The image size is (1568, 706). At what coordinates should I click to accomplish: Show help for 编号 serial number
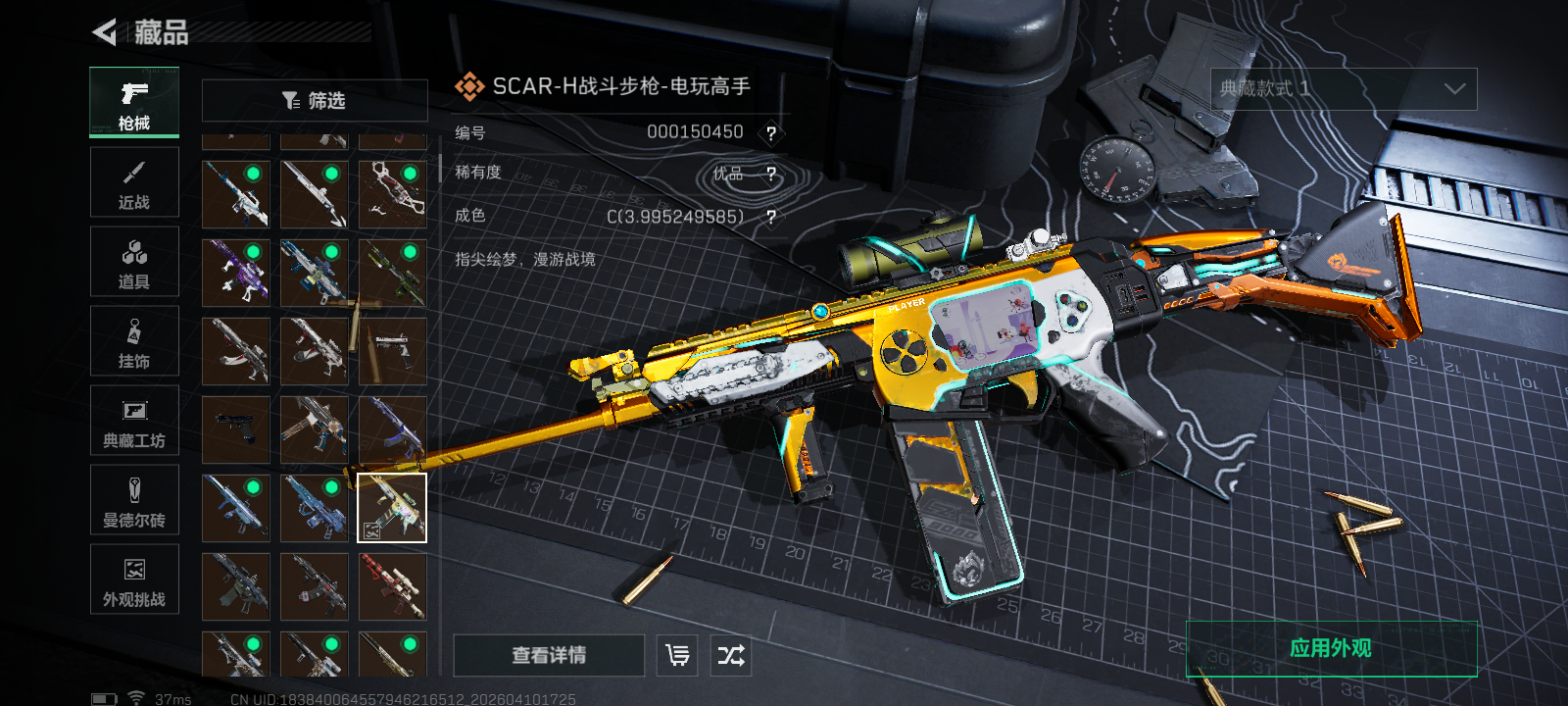point(771,133)
